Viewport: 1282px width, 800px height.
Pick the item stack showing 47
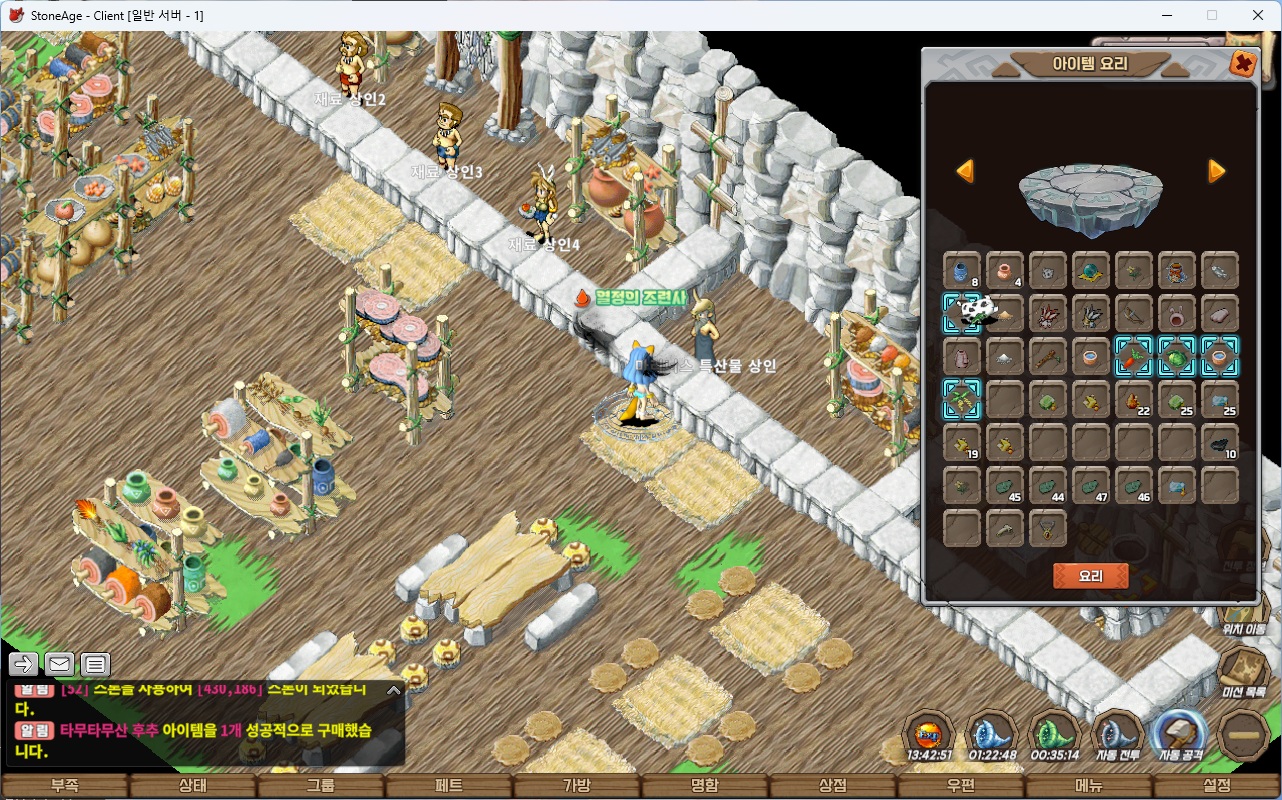tap(1090, 486)
